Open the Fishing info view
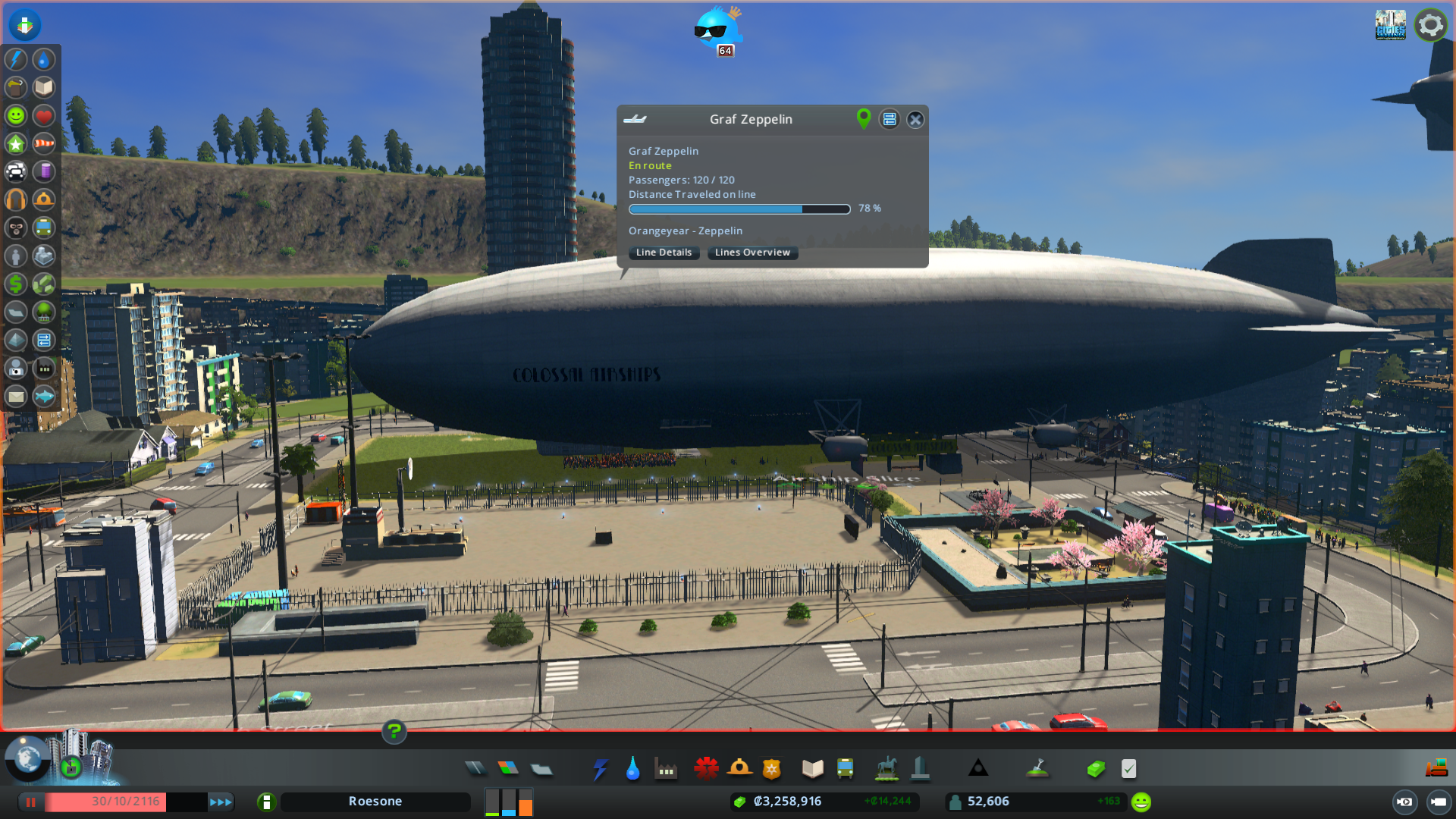This screenshot has width=1456, height=819. (x=44, y=396)
